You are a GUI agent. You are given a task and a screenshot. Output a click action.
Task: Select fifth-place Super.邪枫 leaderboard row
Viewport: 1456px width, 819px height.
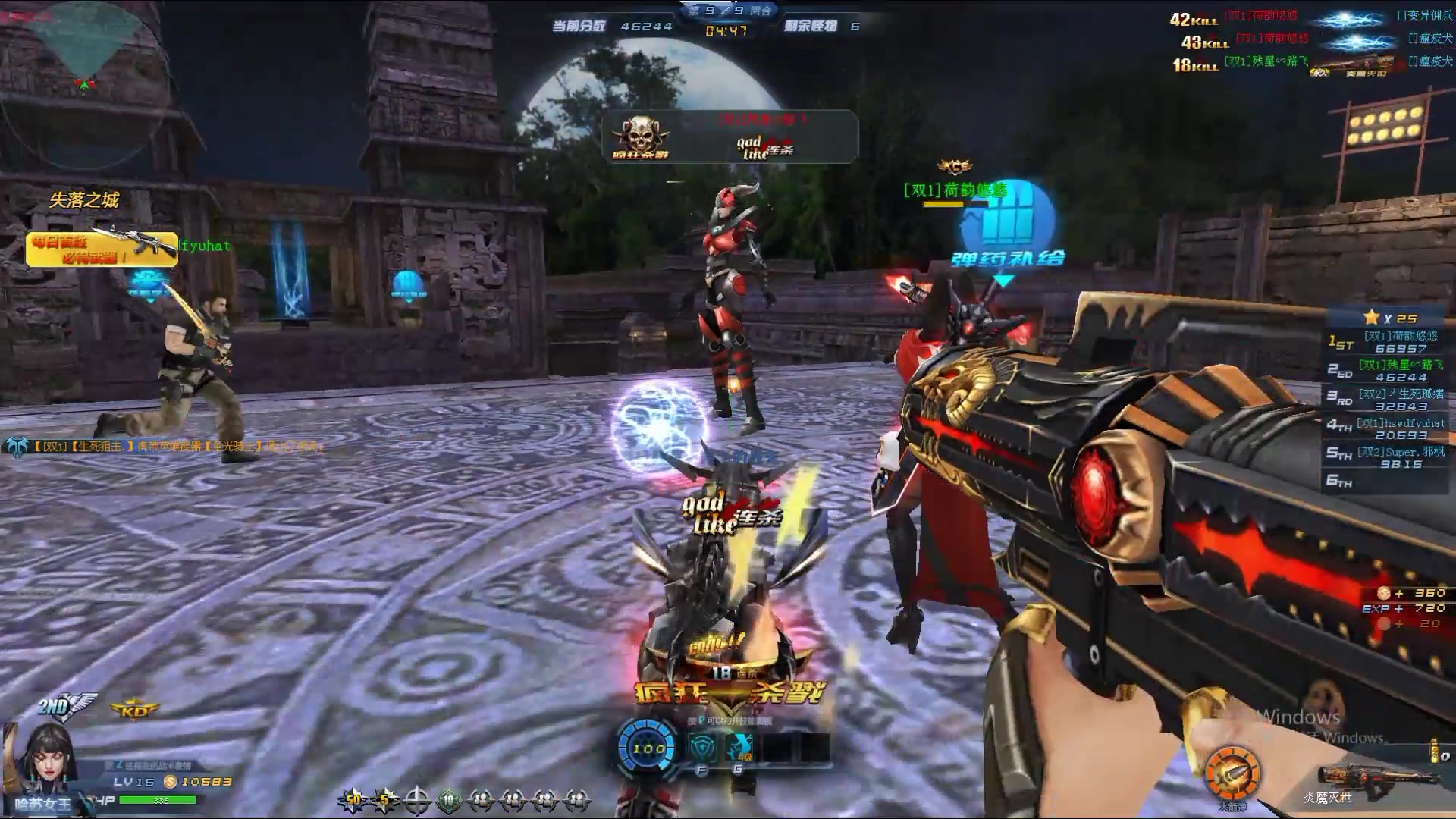click(1386, 457)
